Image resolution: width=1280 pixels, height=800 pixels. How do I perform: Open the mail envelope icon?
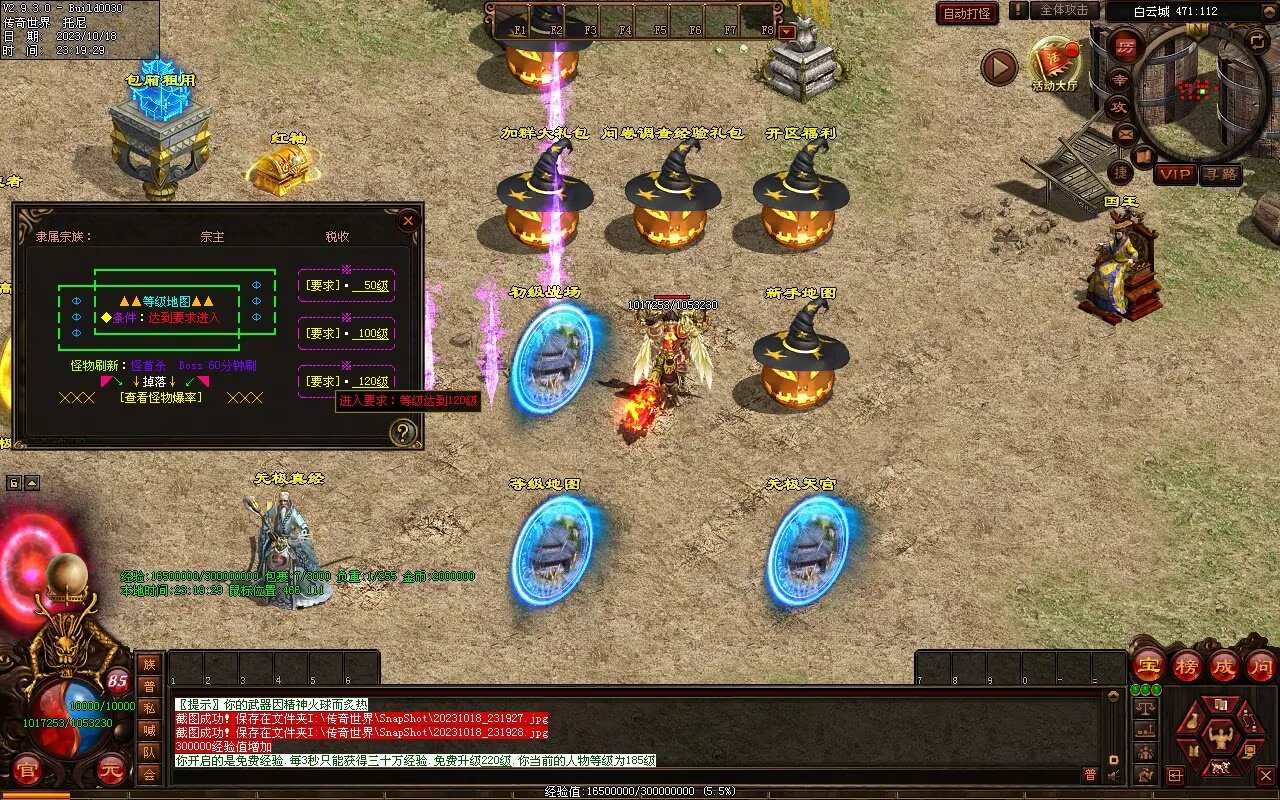tap(1125, 133)
